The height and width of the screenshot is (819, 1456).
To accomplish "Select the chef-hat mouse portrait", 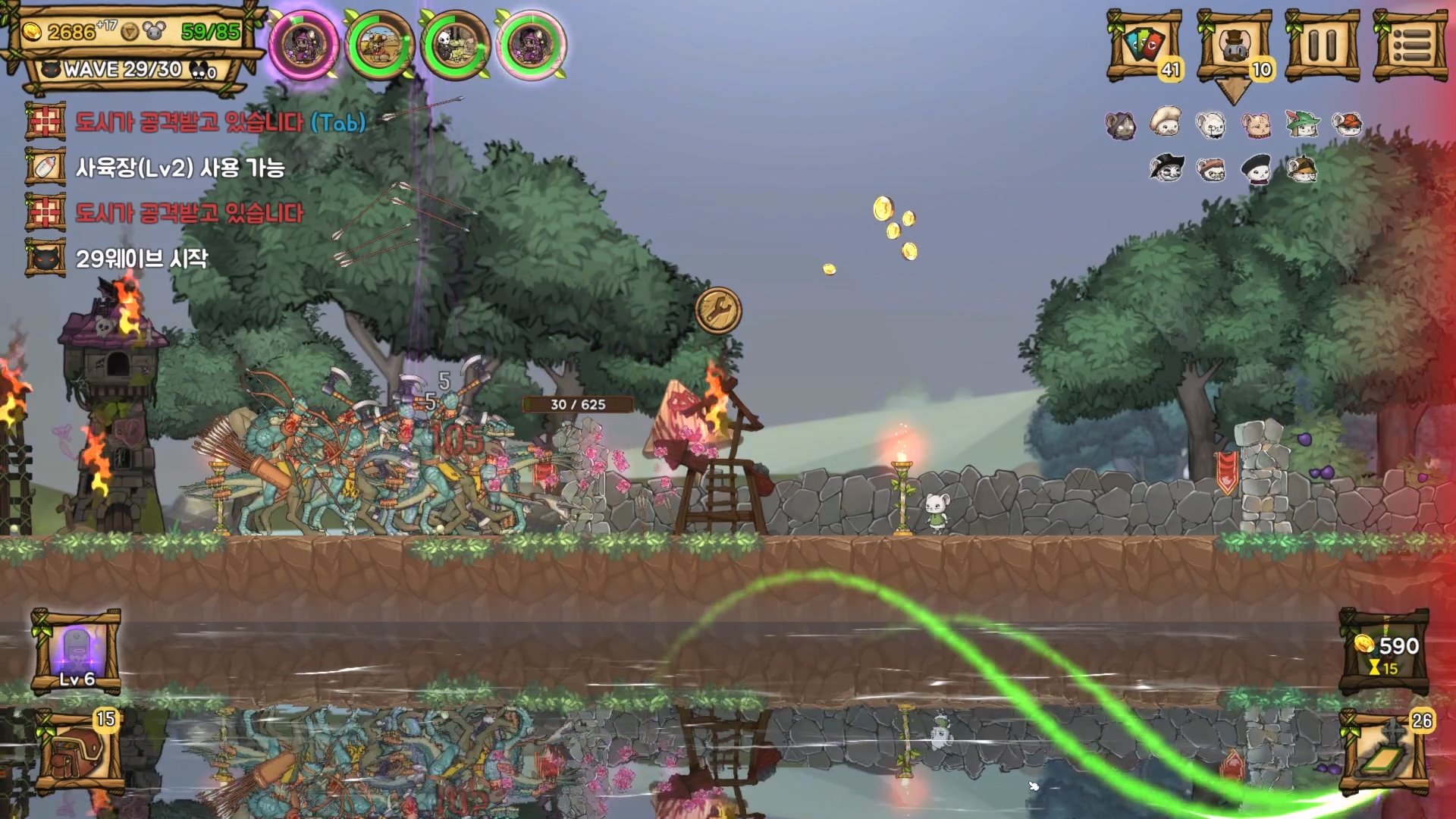I will click(1166, 122).
